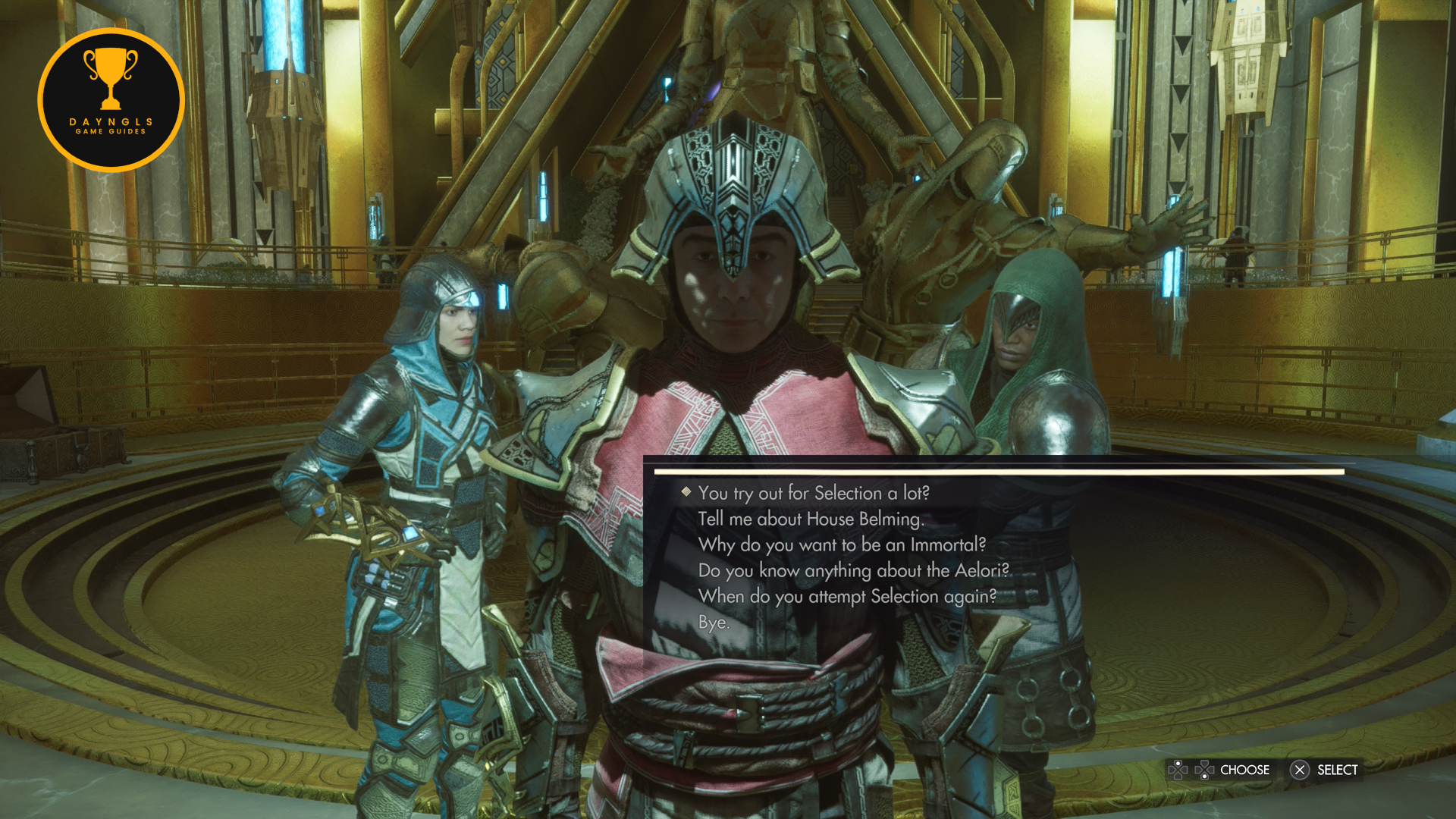Pick "When do you attempt Selection again?"
Image resolution: width=1456 pixels, height=819 pixels.
click(847, 596)
